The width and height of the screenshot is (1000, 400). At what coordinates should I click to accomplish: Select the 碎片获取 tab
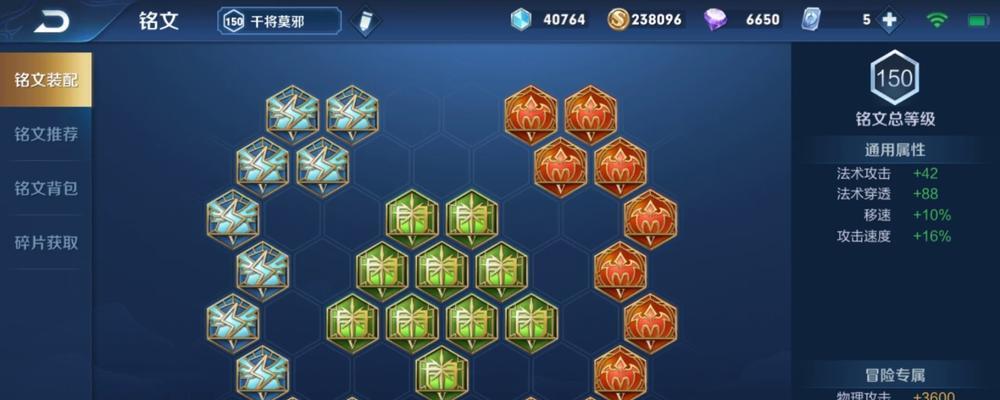(x=46, y=242)
